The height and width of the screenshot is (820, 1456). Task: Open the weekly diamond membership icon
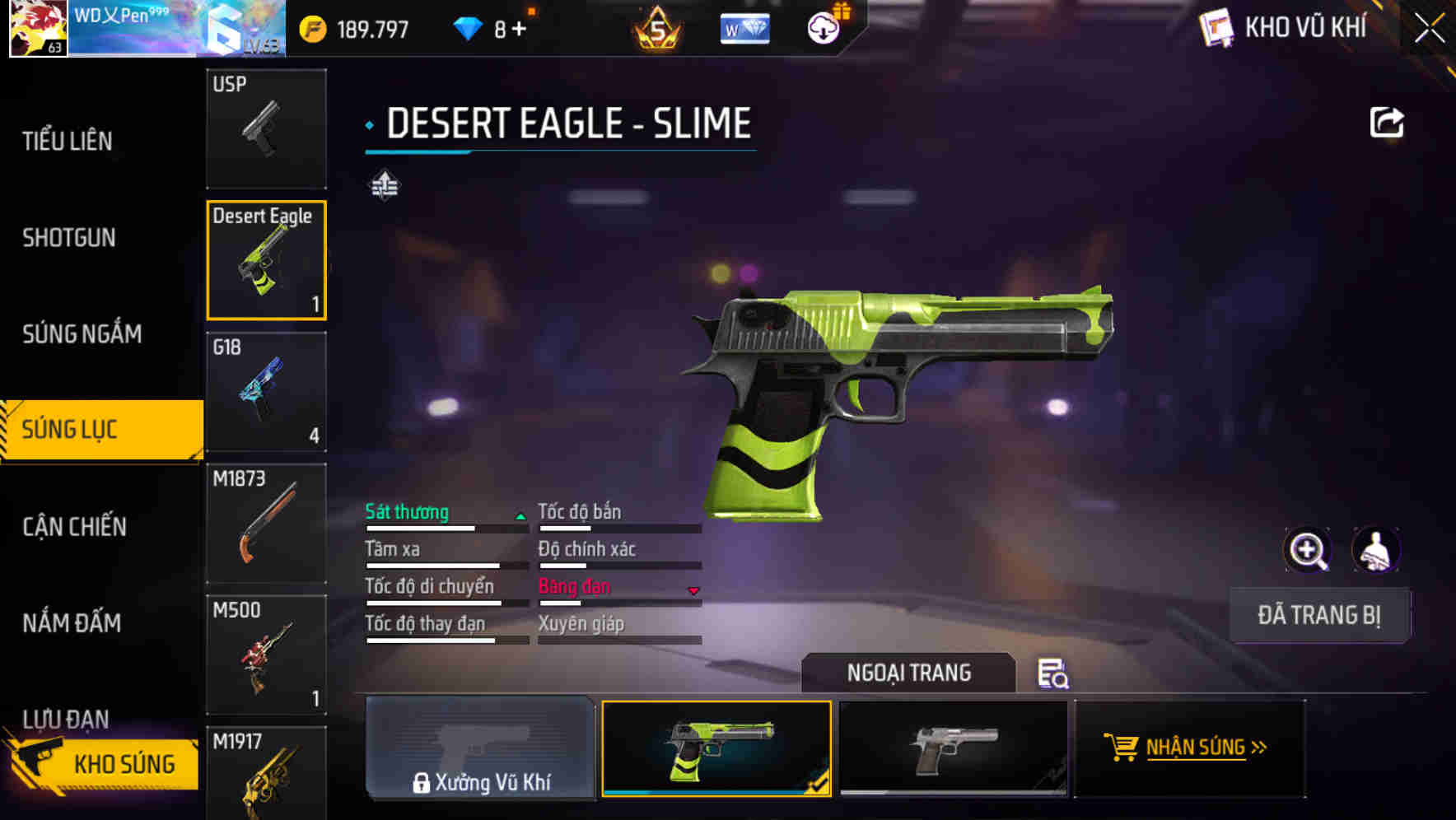coord(744,27)
